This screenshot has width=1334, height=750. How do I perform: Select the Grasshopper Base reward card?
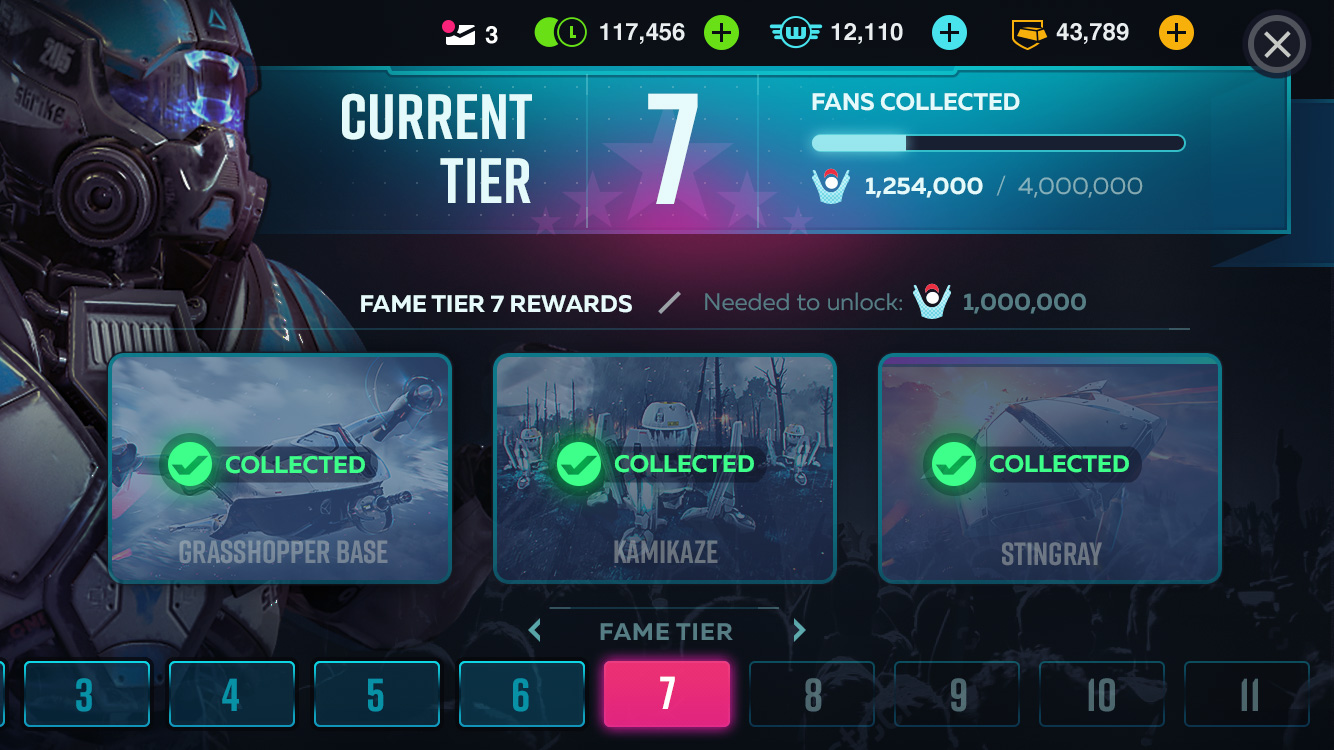point(280,468)
